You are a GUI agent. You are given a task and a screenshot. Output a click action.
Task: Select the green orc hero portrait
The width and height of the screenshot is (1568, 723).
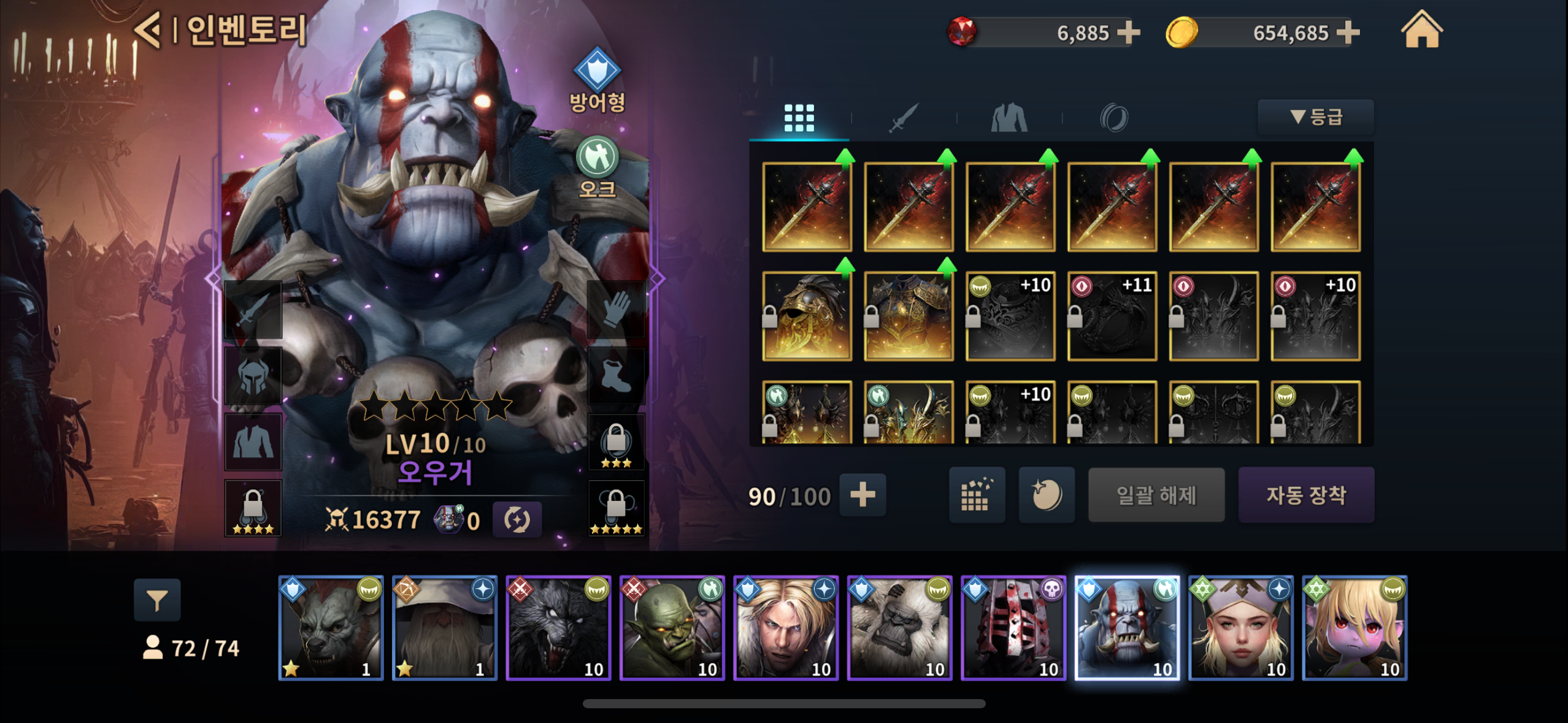[672, 628]
